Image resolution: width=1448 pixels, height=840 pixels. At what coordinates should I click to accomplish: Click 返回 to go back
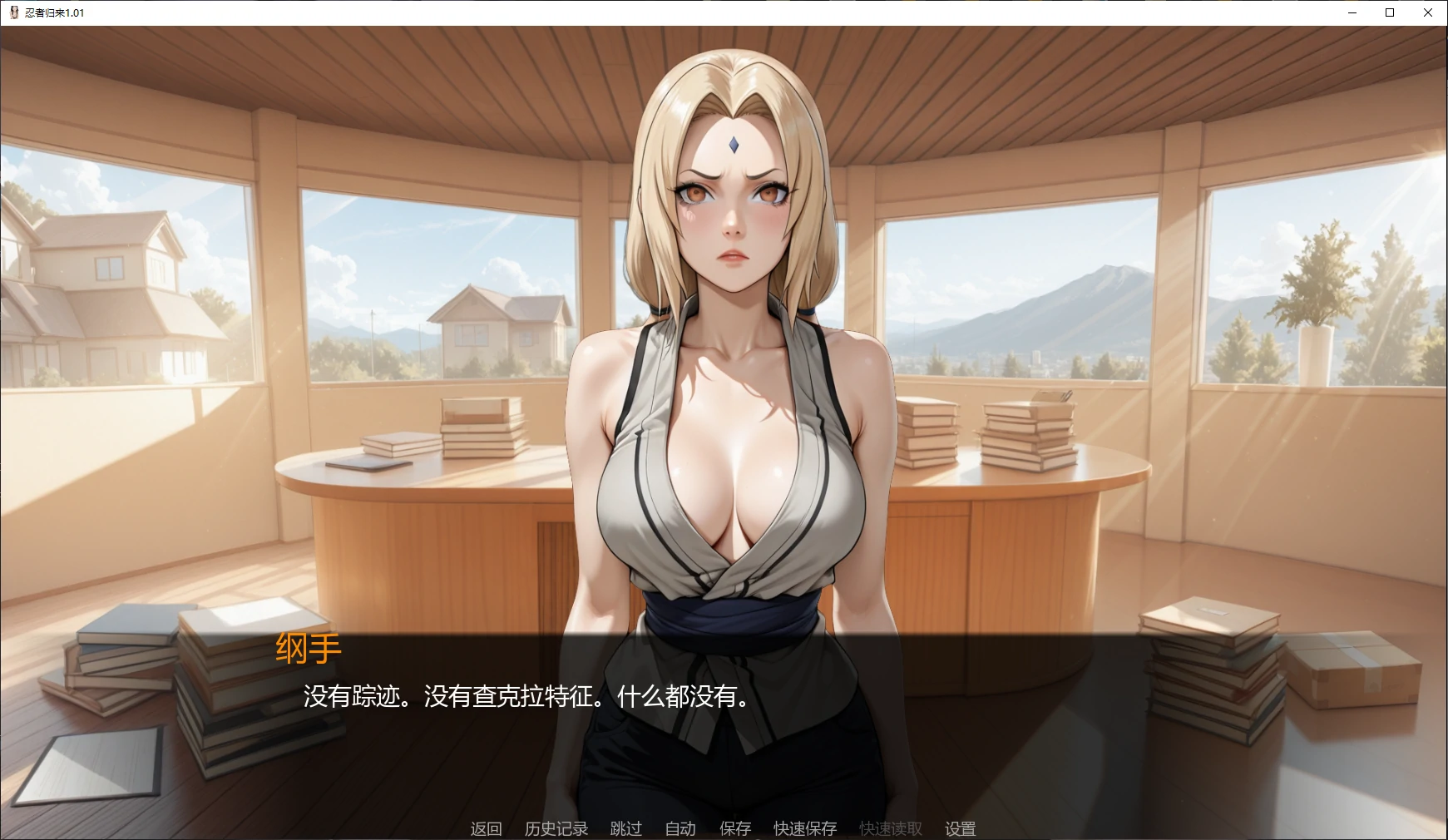[486, 828]
